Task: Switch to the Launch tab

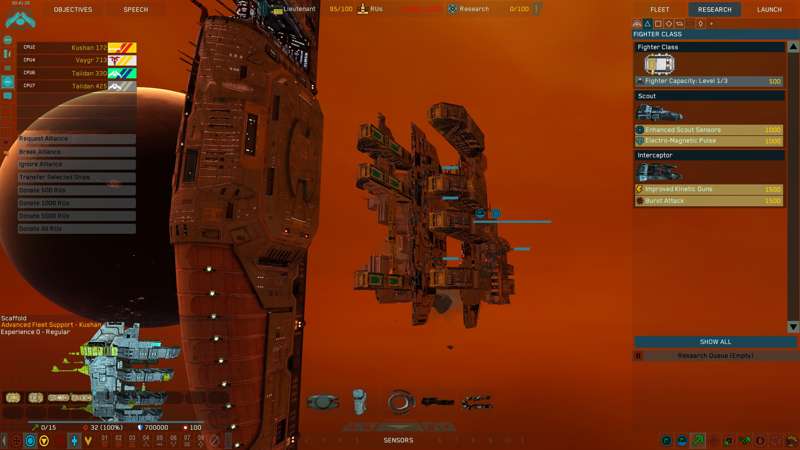Action: [x=769, y=9]
